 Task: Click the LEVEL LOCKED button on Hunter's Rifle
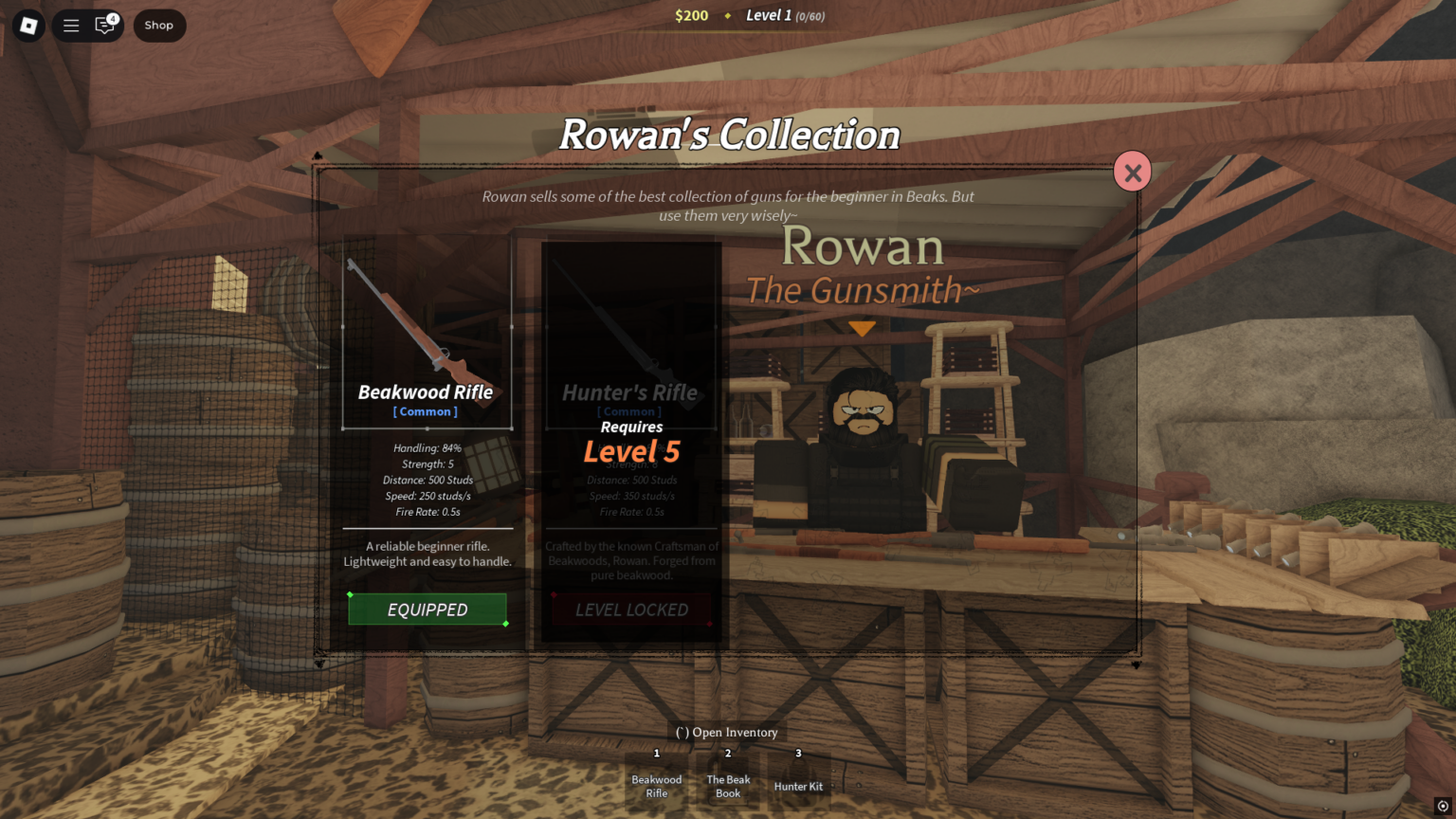(x=630, y=610)
